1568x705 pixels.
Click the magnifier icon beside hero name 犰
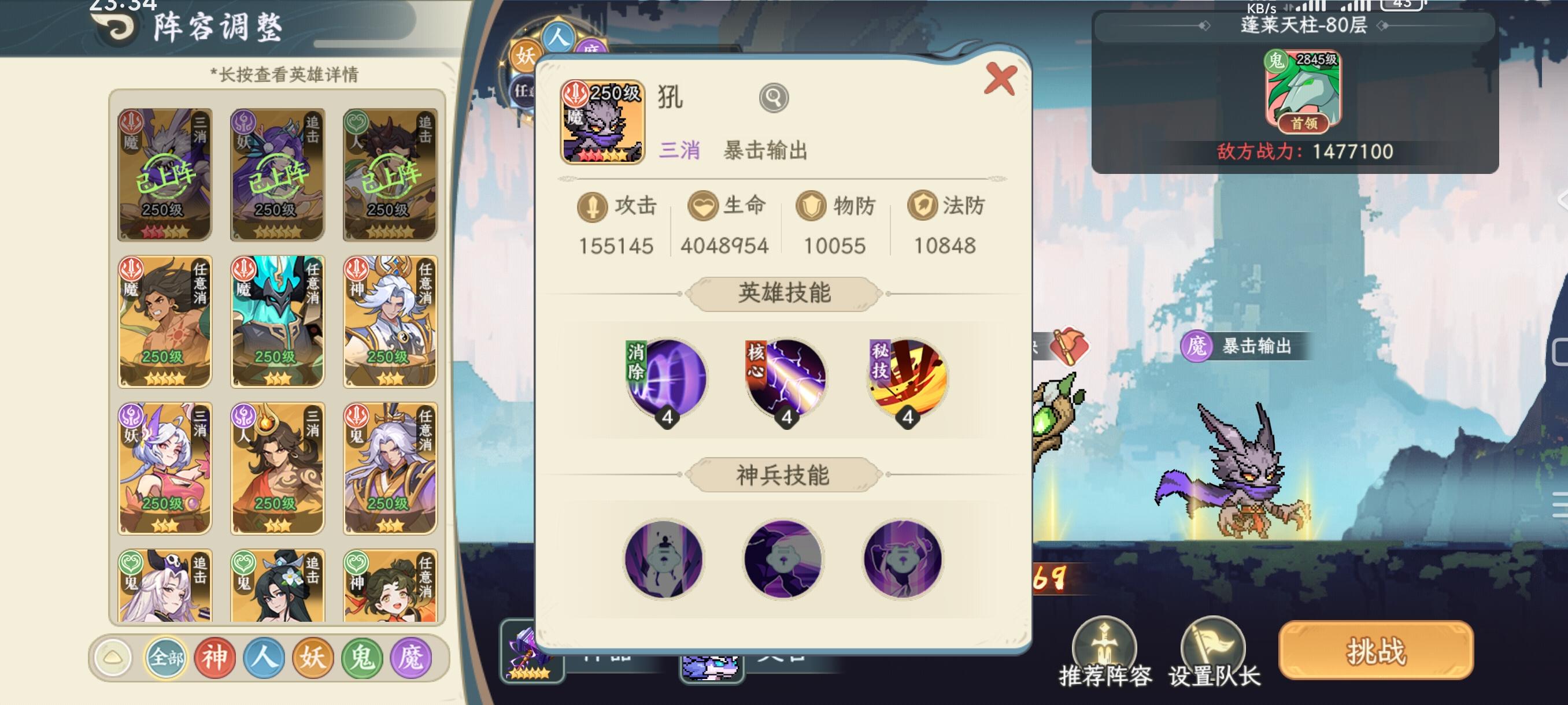(774, 97)
